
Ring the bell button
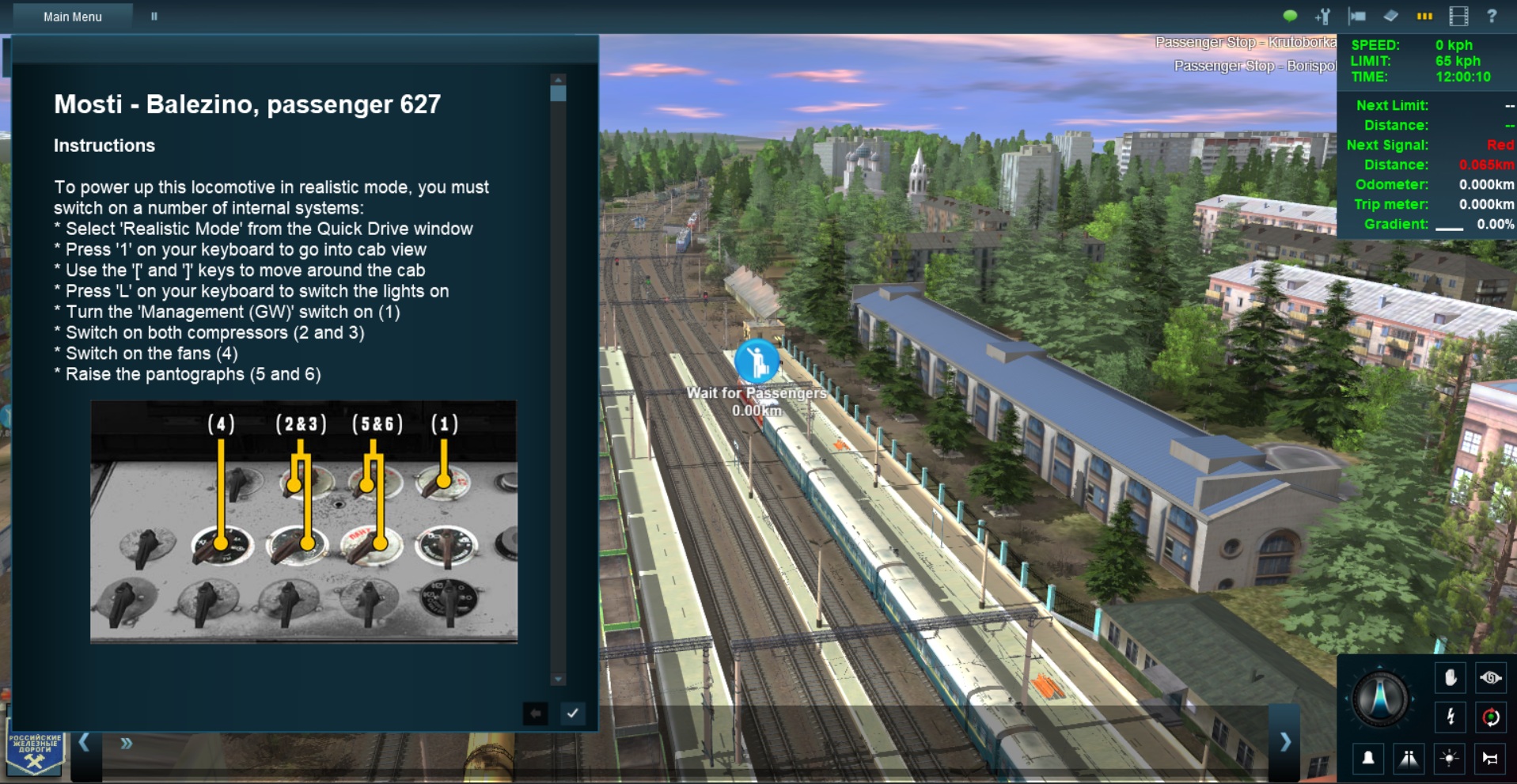(x=1367, y=758)
